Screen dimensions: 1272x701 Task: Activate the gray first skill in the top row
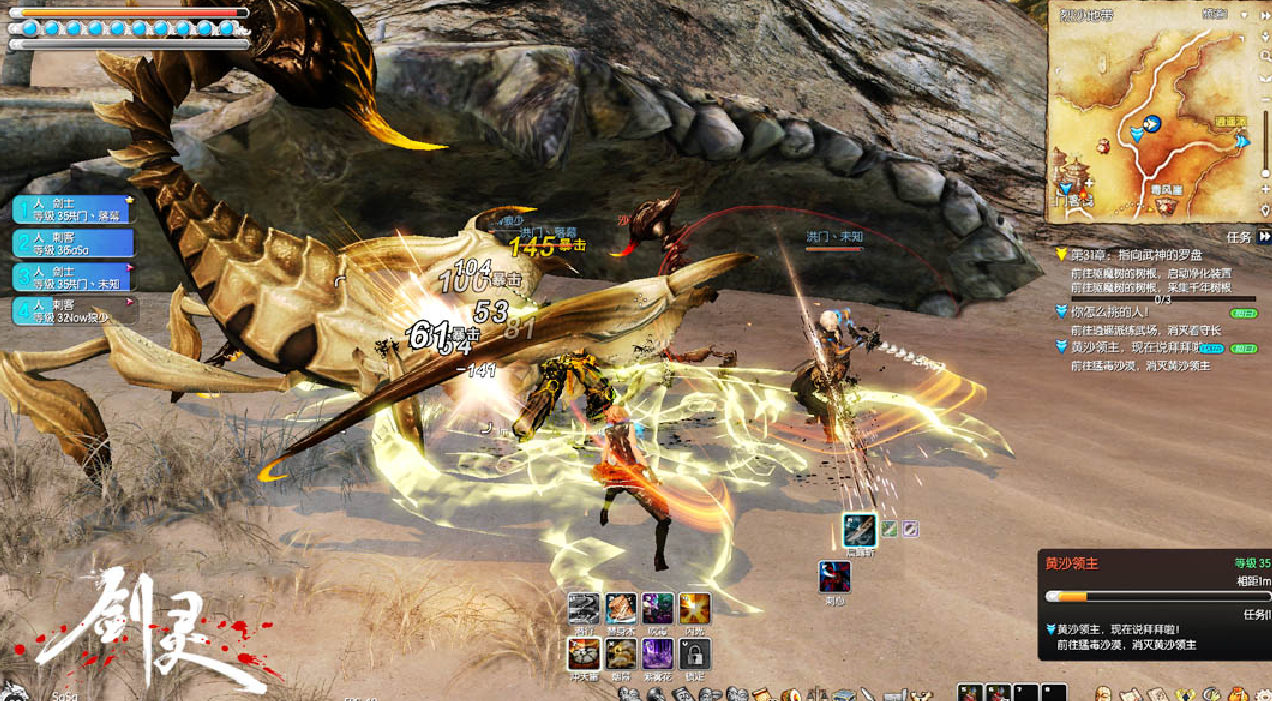point(584,608)
